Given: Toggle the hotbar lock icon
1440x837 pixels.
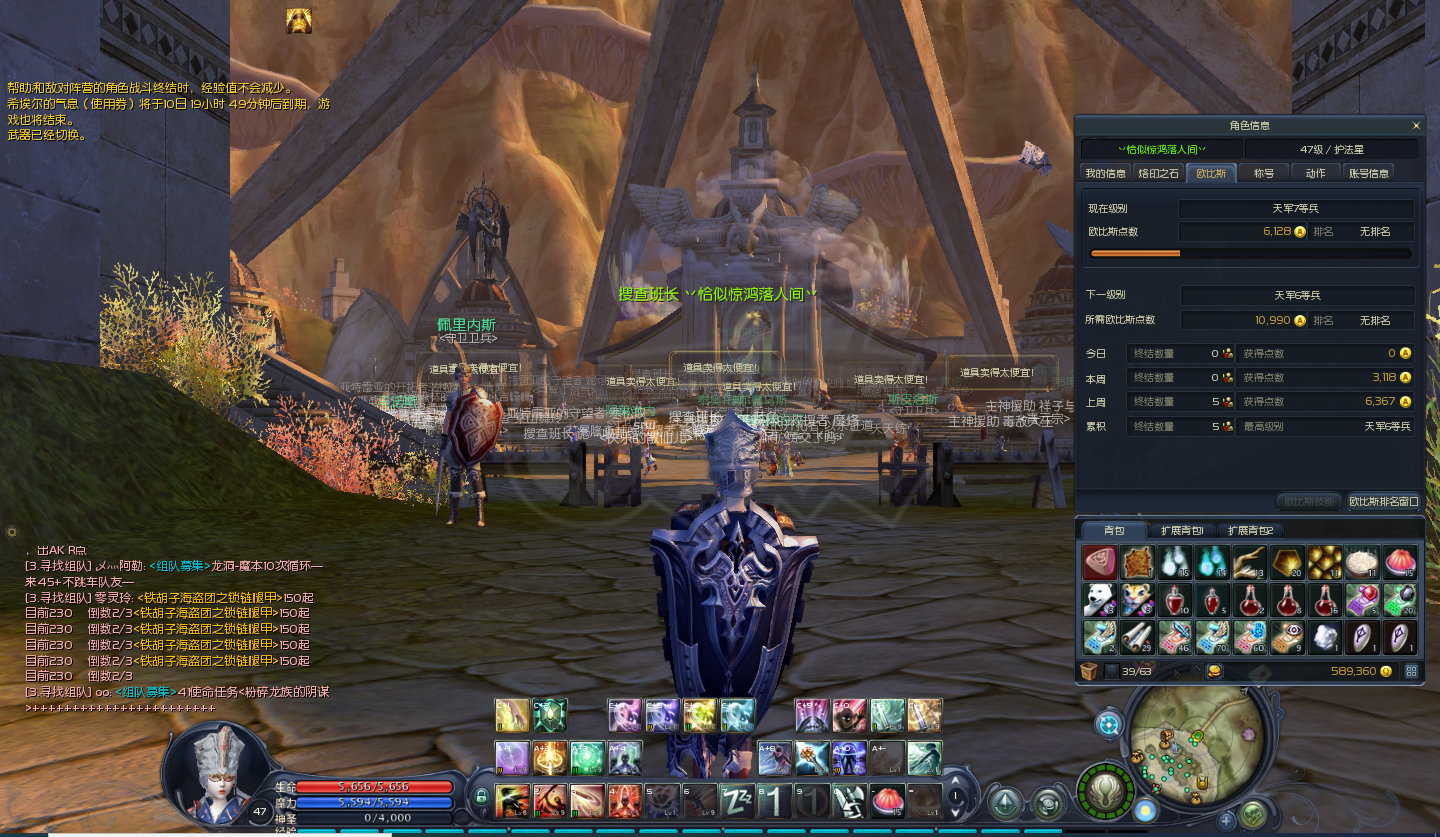Looking at the screenshot, I should (481, 797).
